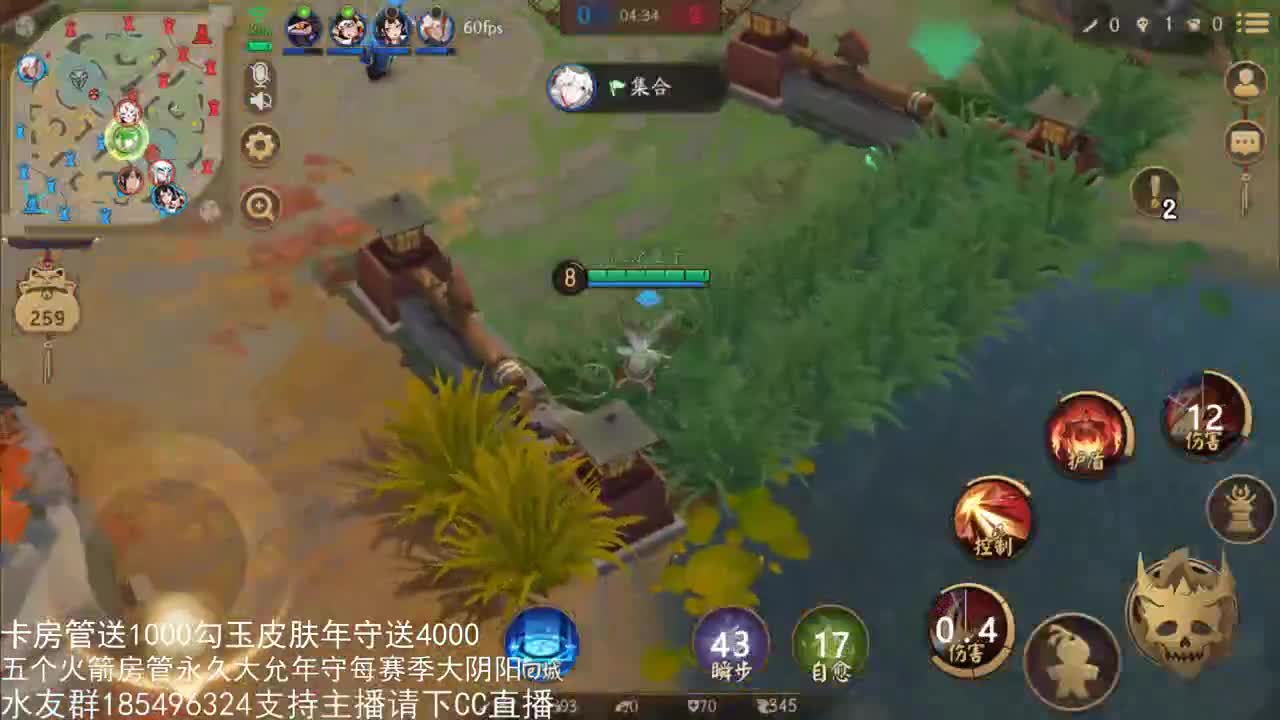This screenshot has height=720, width=1280.
Task: Check the match timer showing 04:34
Action: [638, 14]
